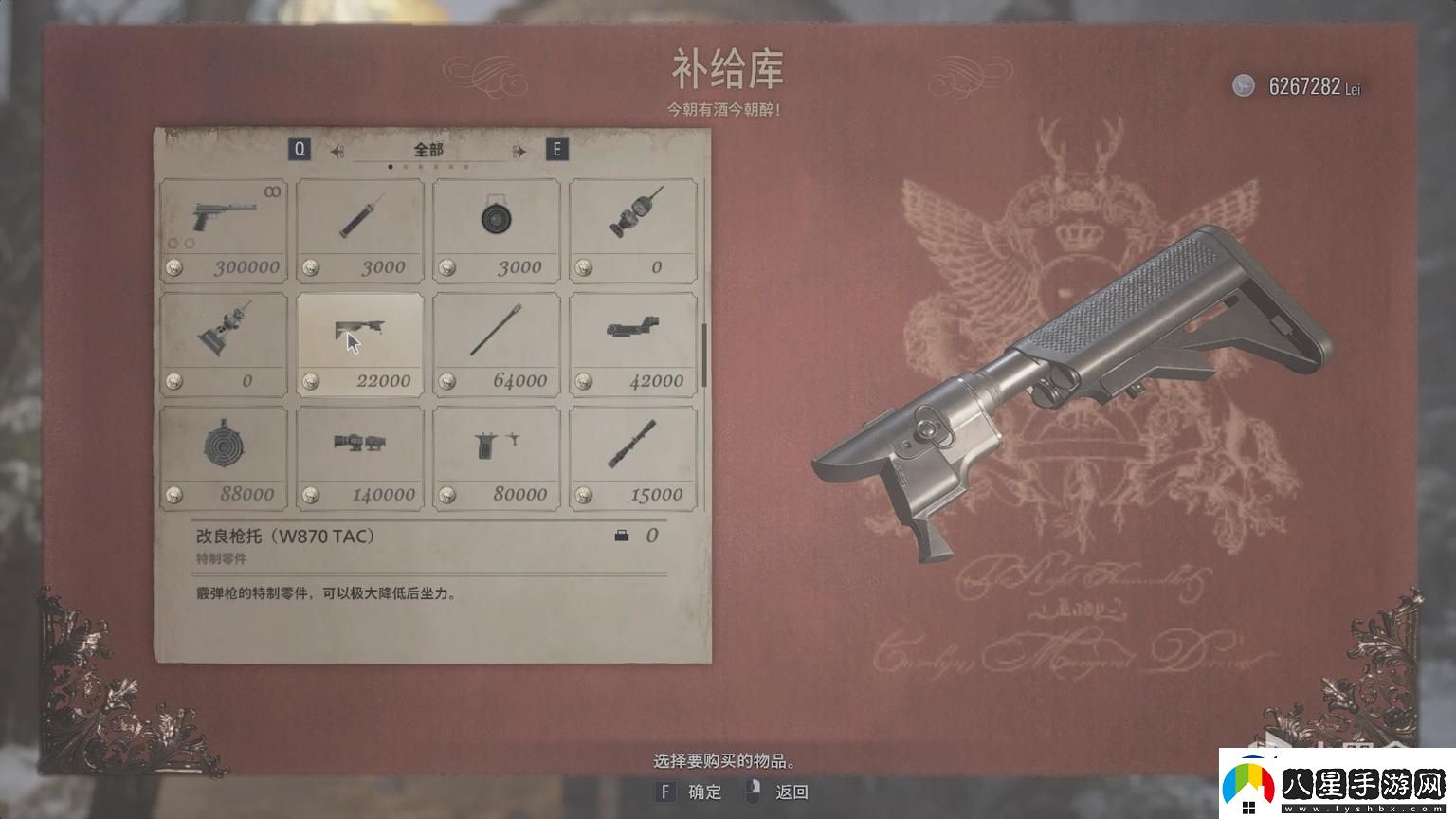Select the weapon kit priced 140000
Screen dimensions: 1456x819
click(359, 455)
